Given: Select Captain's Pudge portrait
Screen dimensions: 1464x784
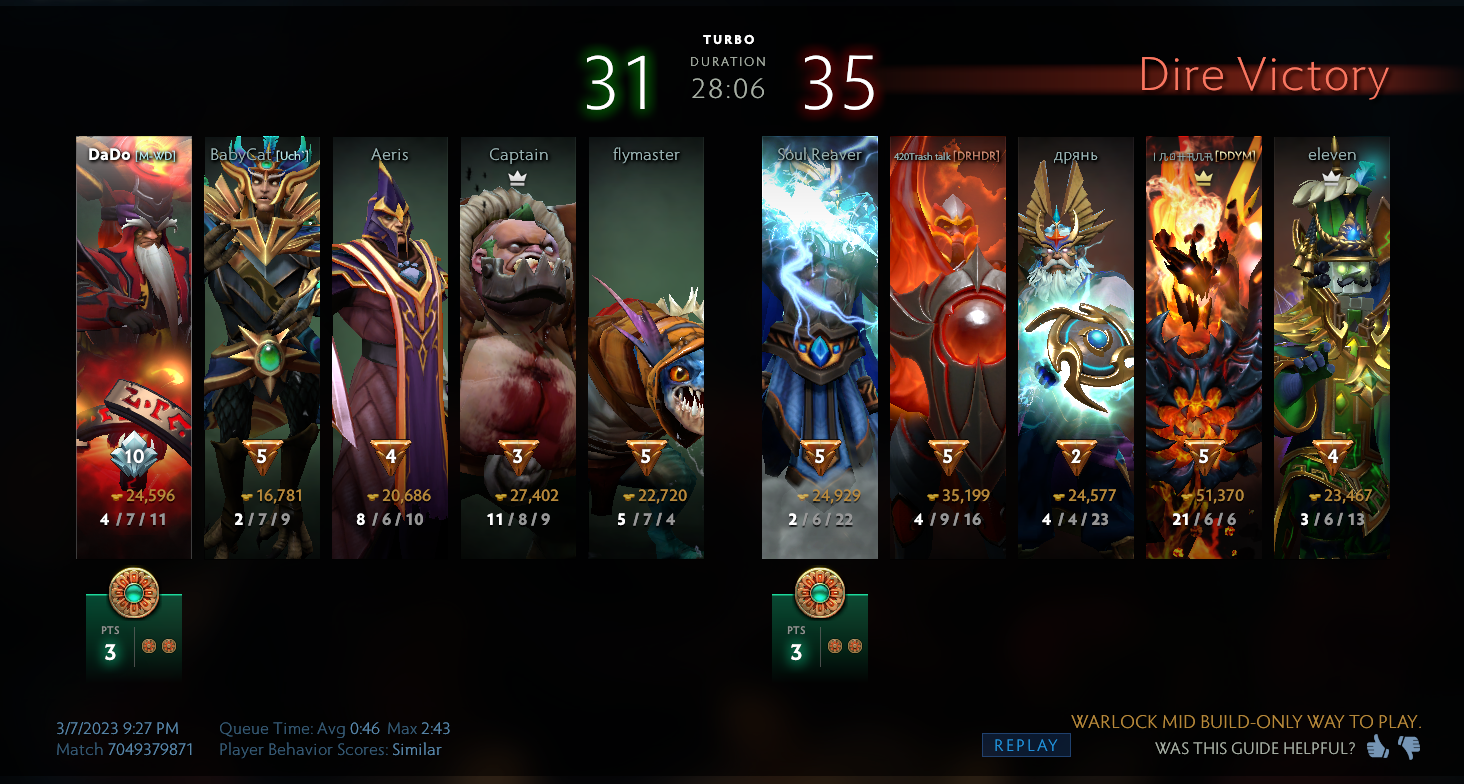Looking at the screenshot, I should pyautogui.click(x=518, y=300).
